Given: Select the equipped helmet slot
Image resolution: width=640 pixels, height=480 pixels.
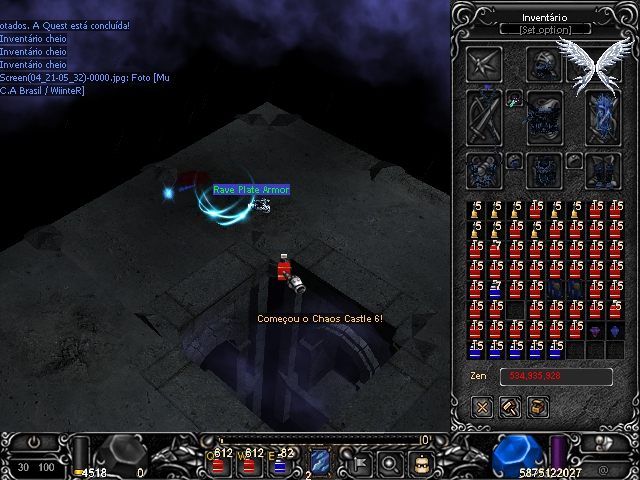Looking at the screenshot, I should point(544,65).
